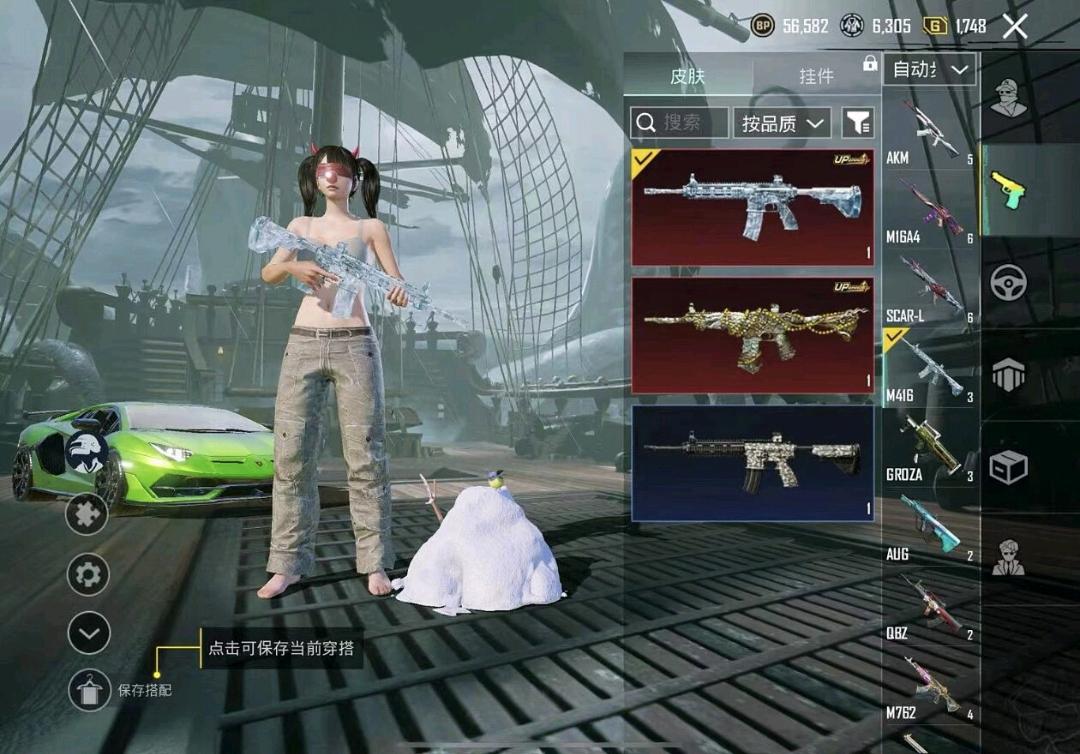The width and height of the screenshot is (1080, 754).
Task: Switch to the 皮肤 skins tab
Action: [687, 76]
